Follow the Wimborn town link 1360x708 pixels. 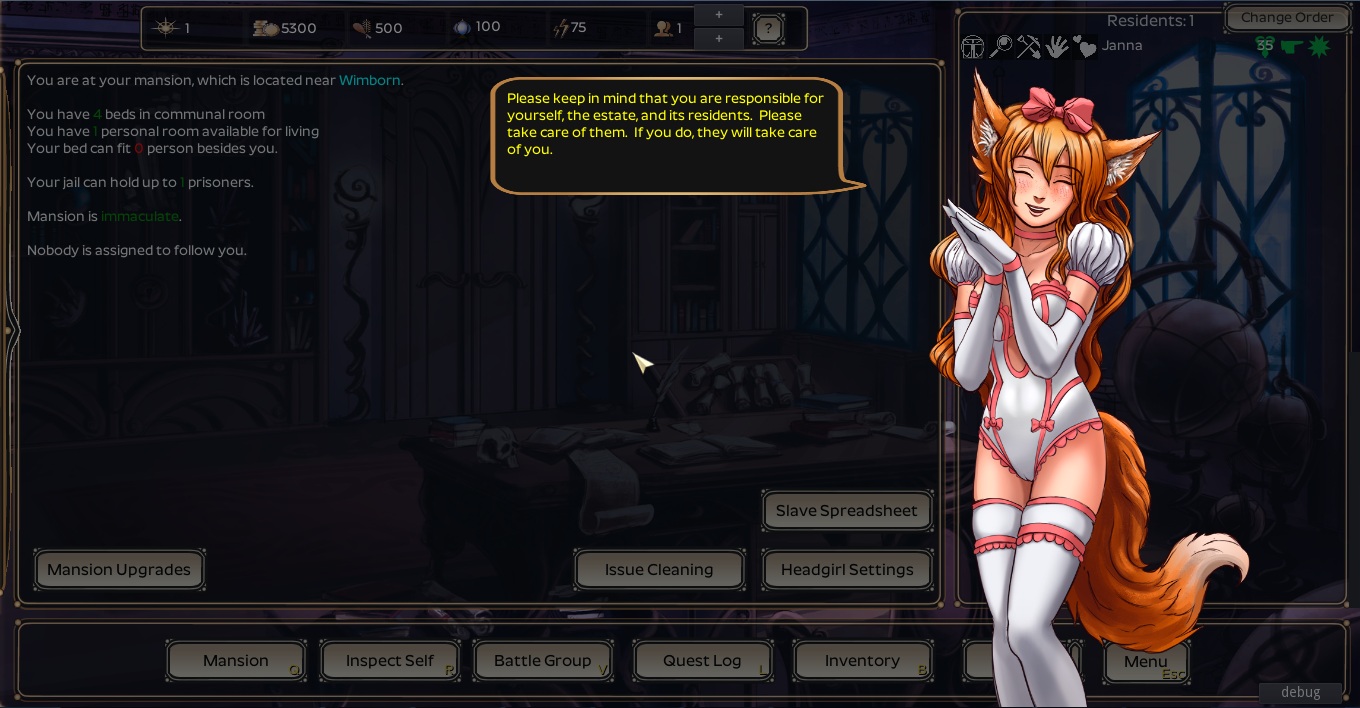370,80
